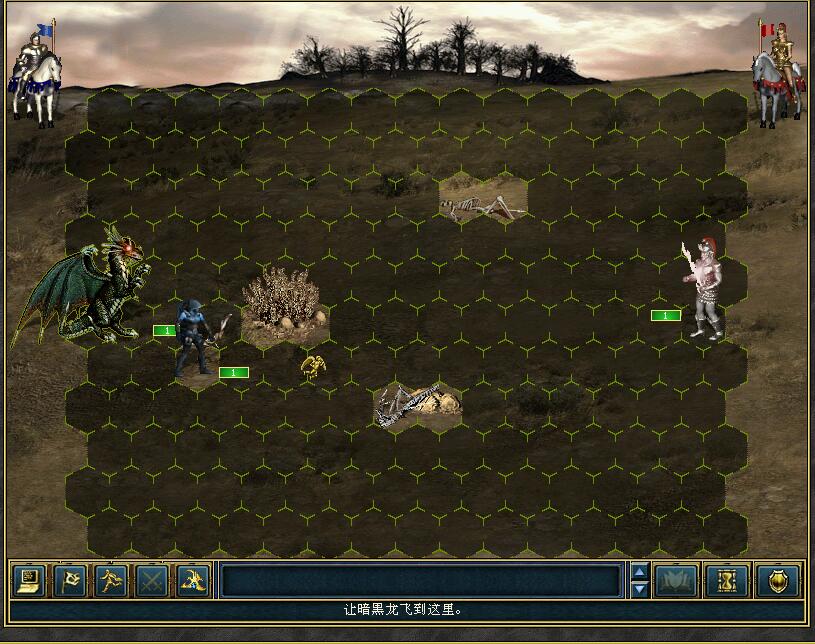This screenshot has width=815, height=644.
Task: Select the blue-flag hero on horseback
Action: pos(34,75)
